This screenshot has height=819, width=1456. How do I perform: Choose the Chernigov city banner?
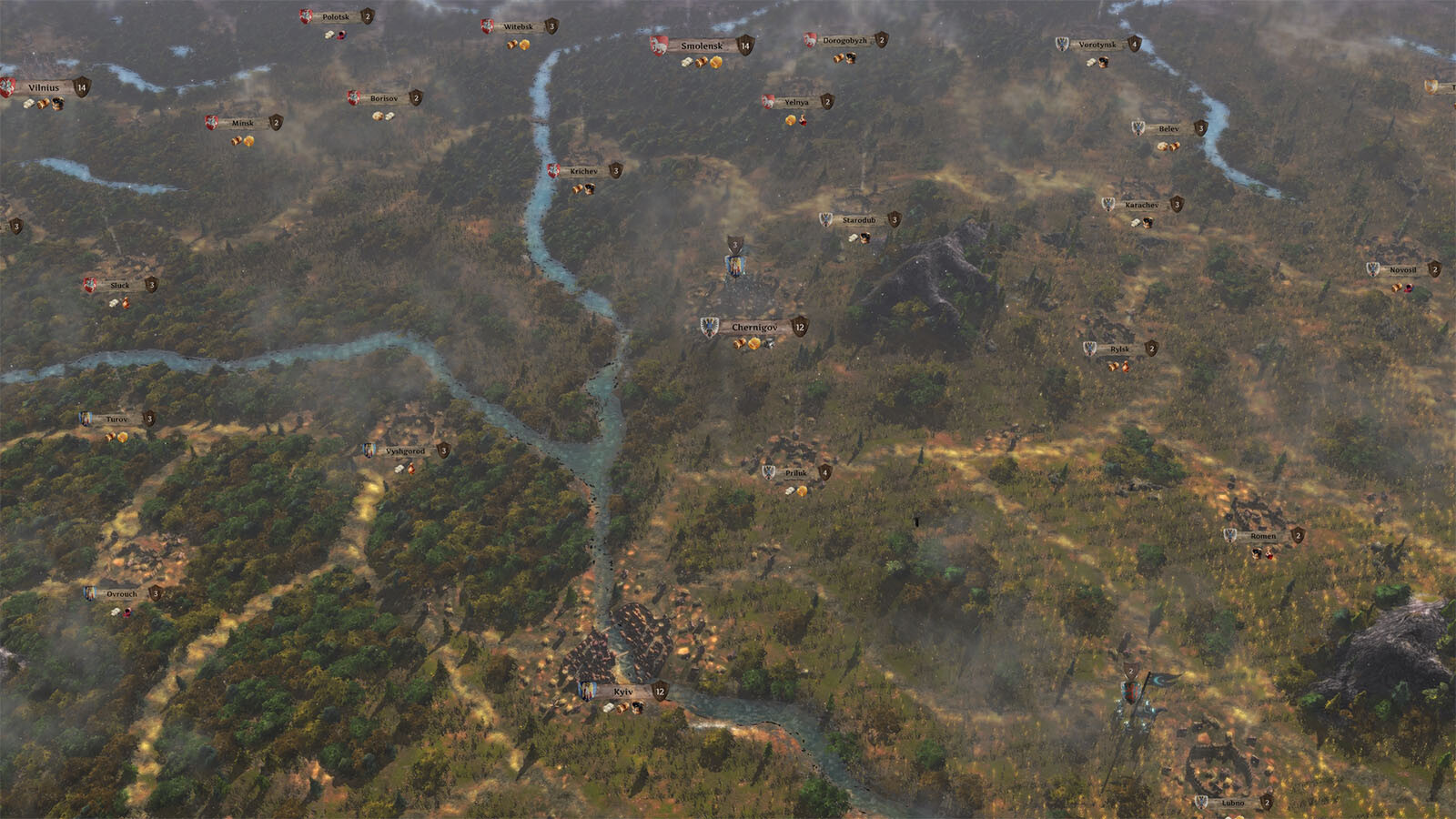coord(754,328)
